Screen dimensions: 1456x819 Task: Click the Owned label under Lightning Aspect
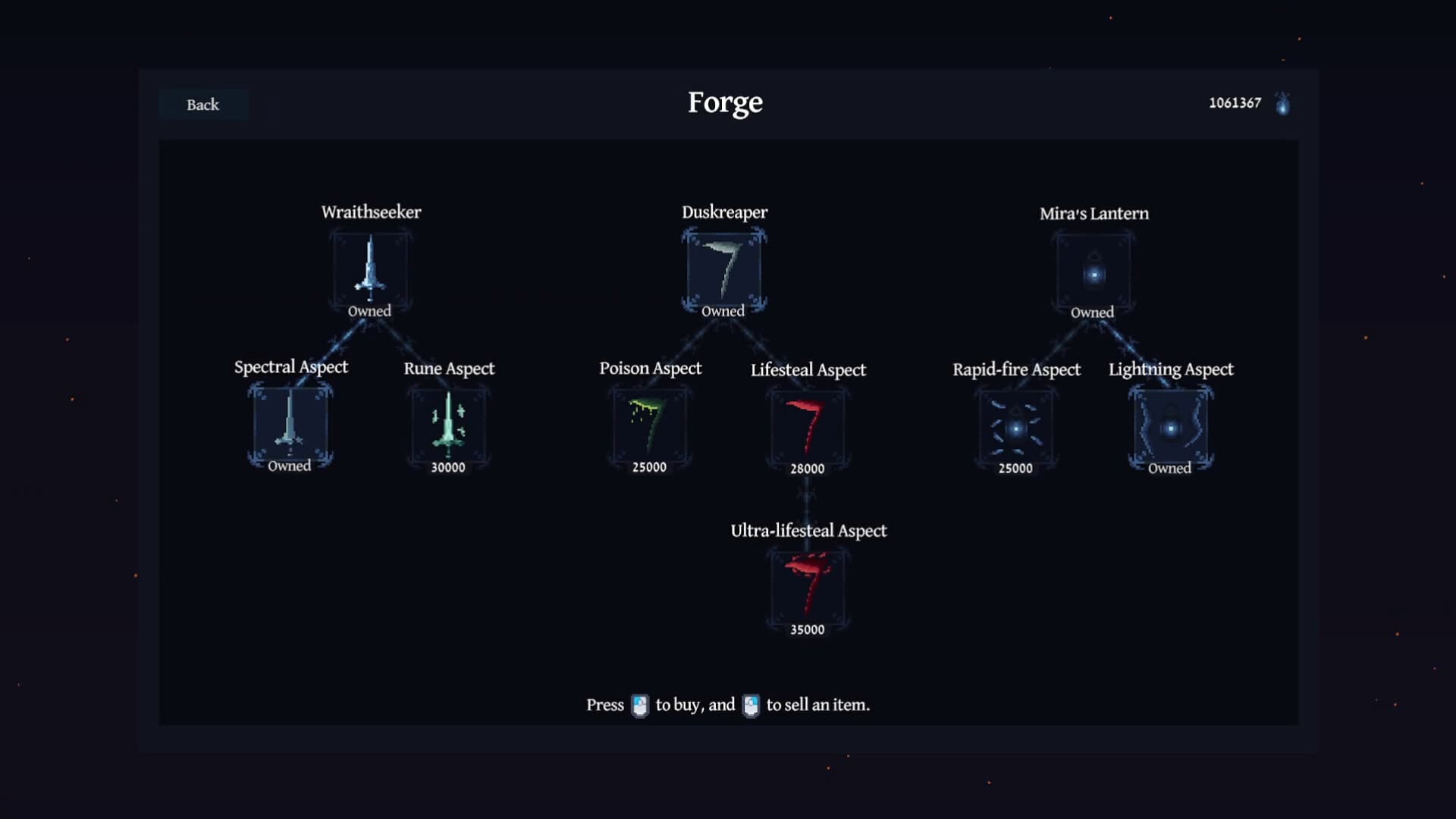click(1170, 469)
